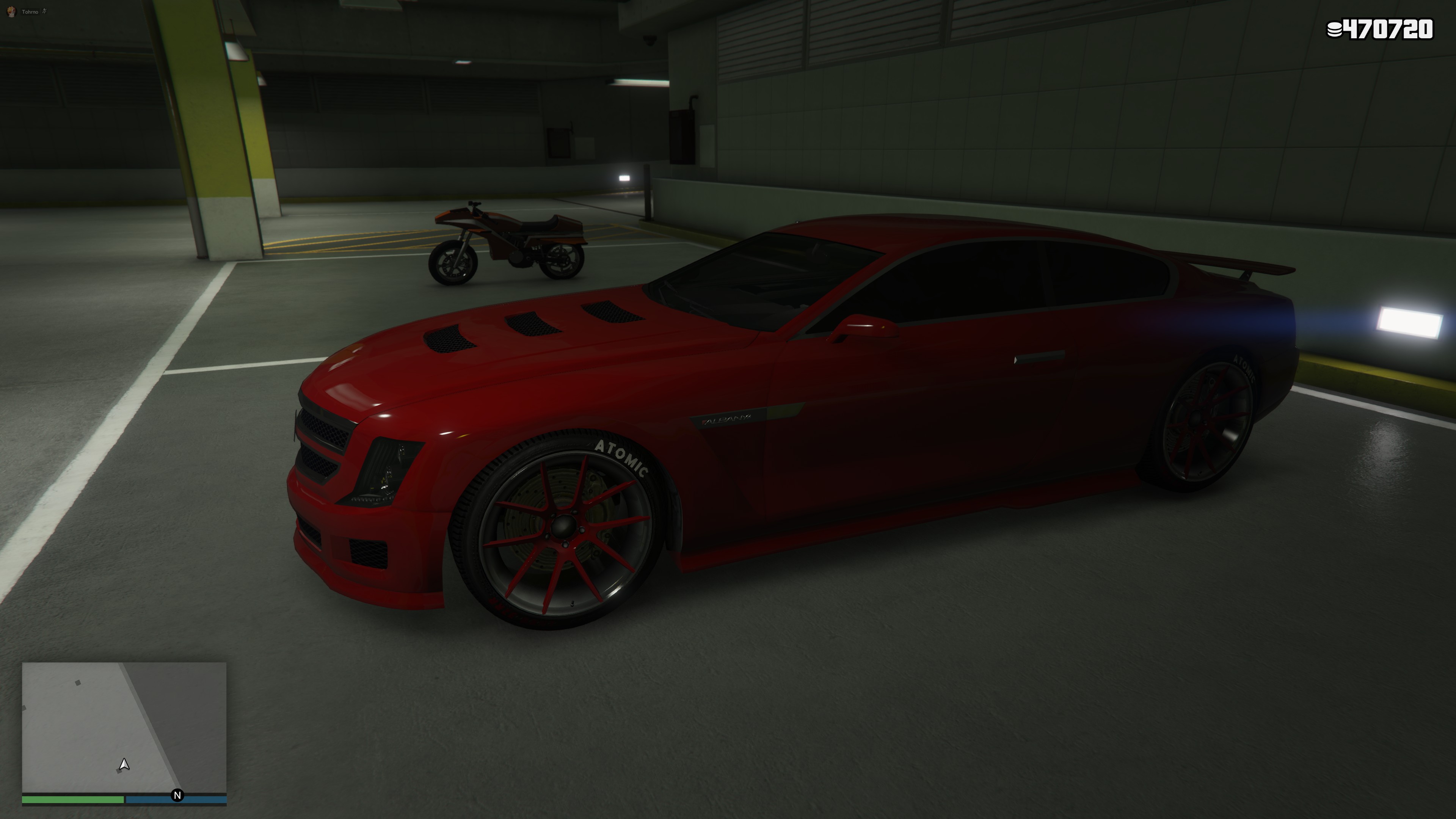Select the north N marker on minimap
This screenshot has width=1456, height=819.
tap(177, 795)
